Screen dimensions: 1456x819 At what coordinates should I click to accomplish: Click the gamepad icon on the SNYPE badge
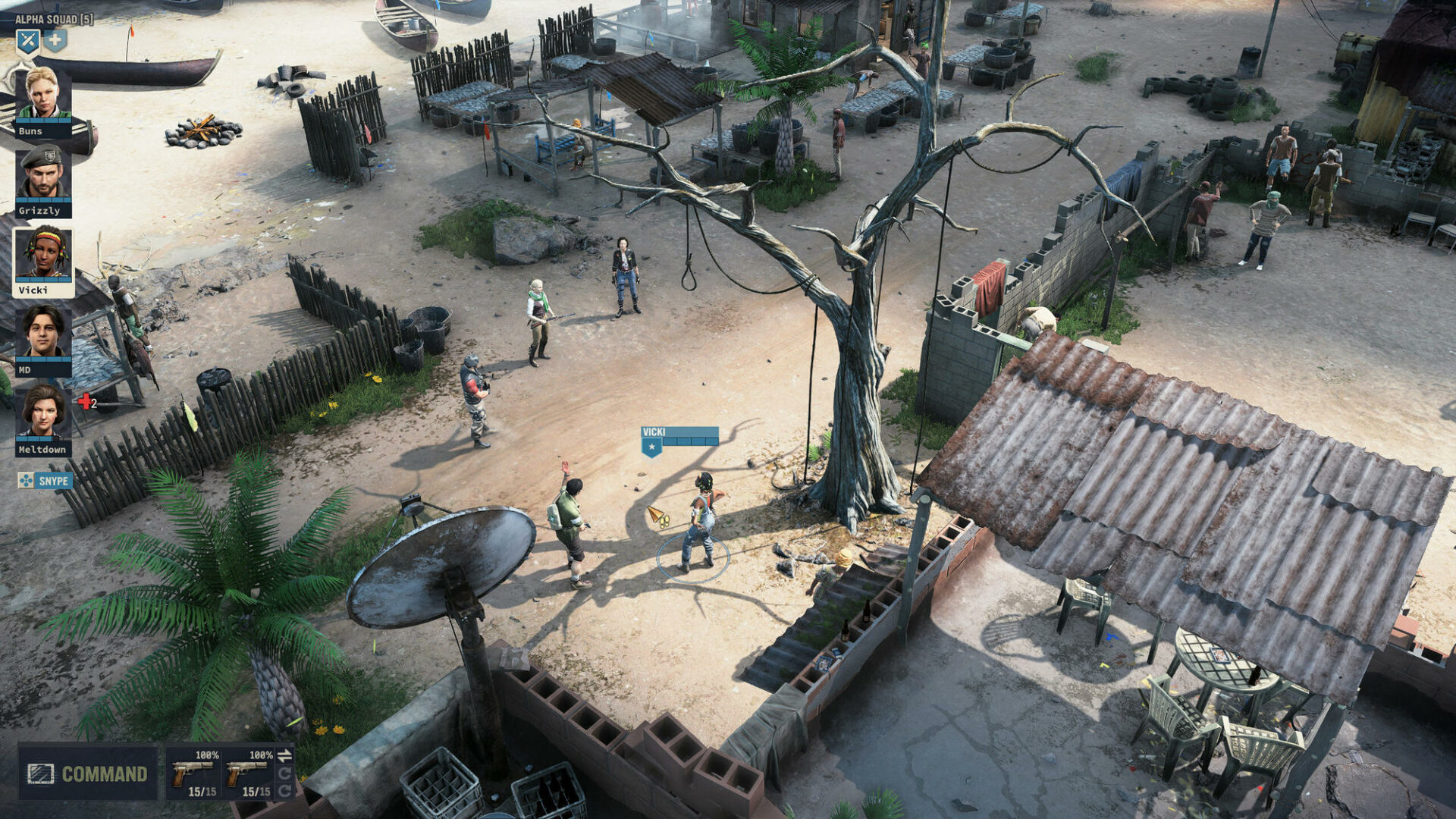25,480
